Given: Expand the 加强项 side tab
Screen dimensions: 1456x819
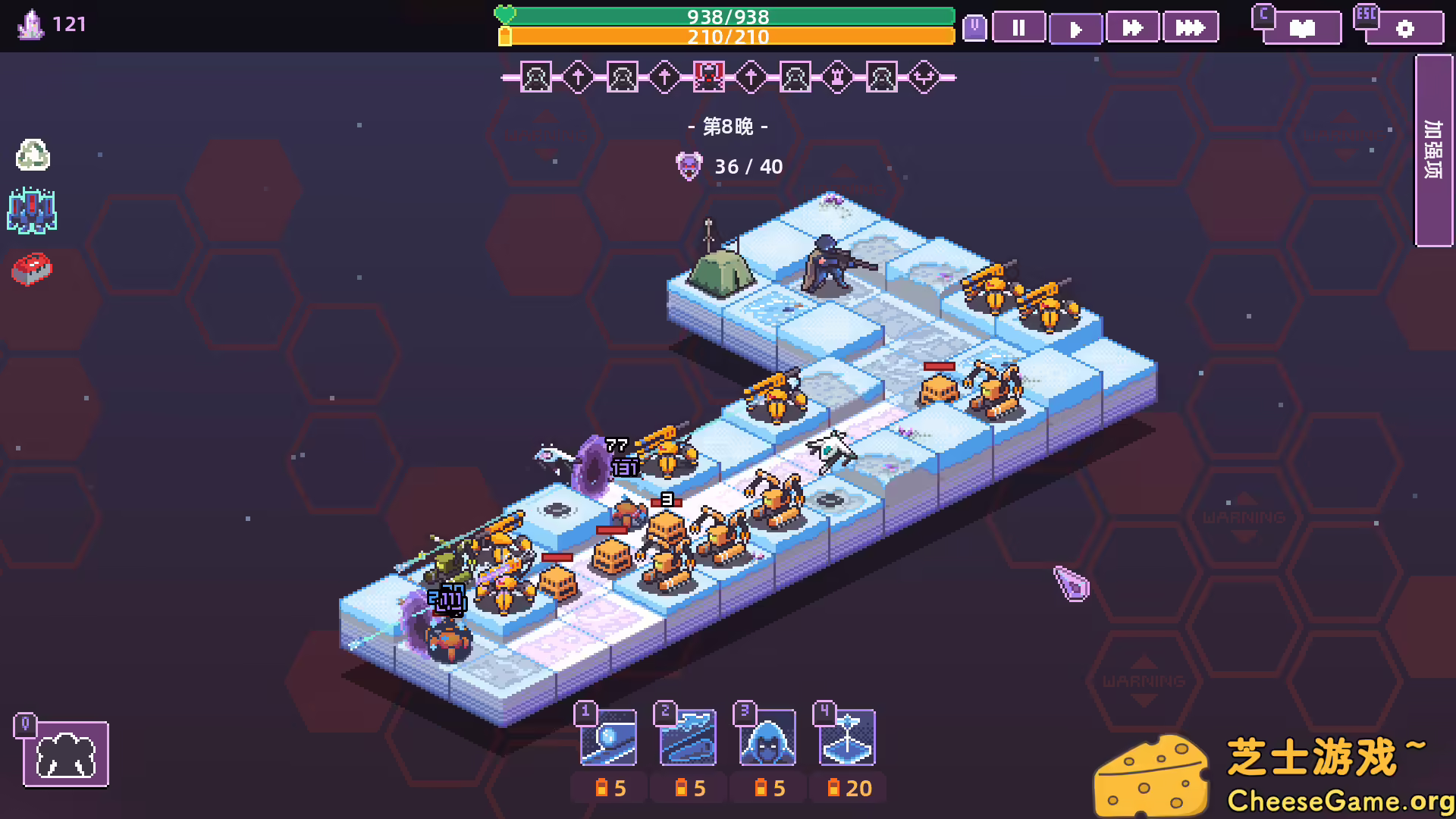Looking at the screenshot, I should coord(1433,150).
